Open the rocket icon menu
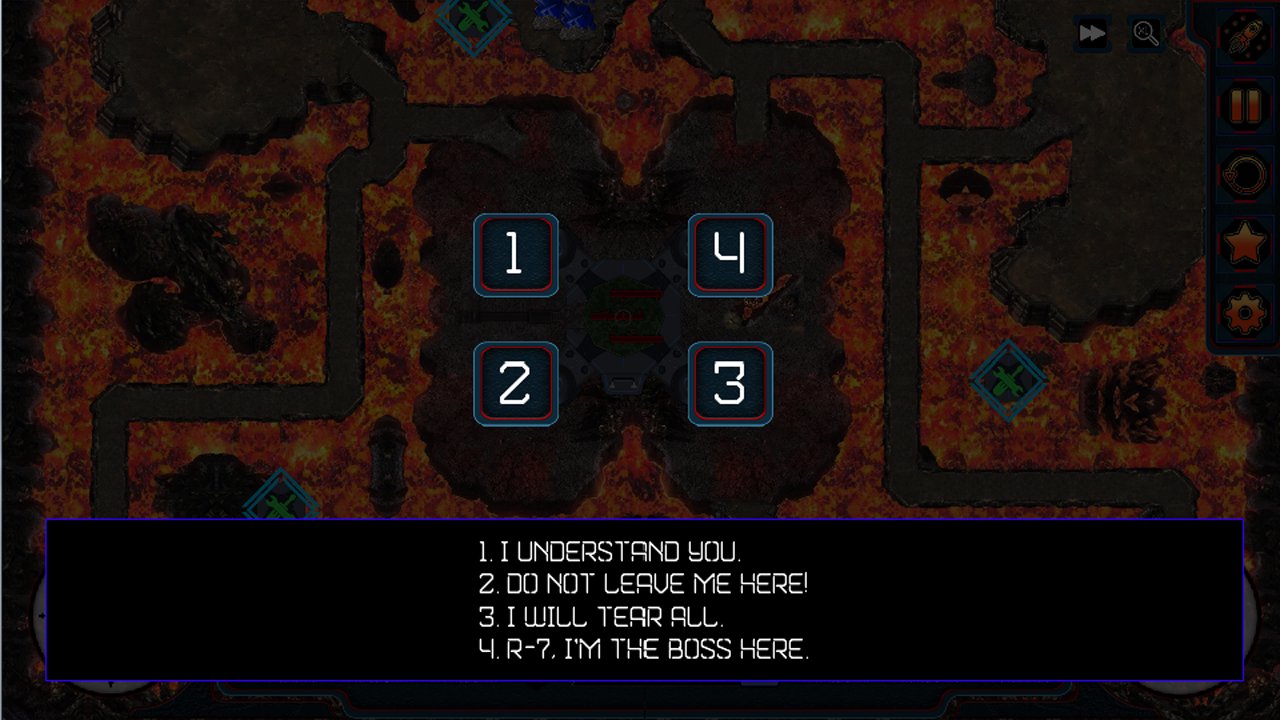The height and width of the screenshot is (720, 1280). 1244,36
